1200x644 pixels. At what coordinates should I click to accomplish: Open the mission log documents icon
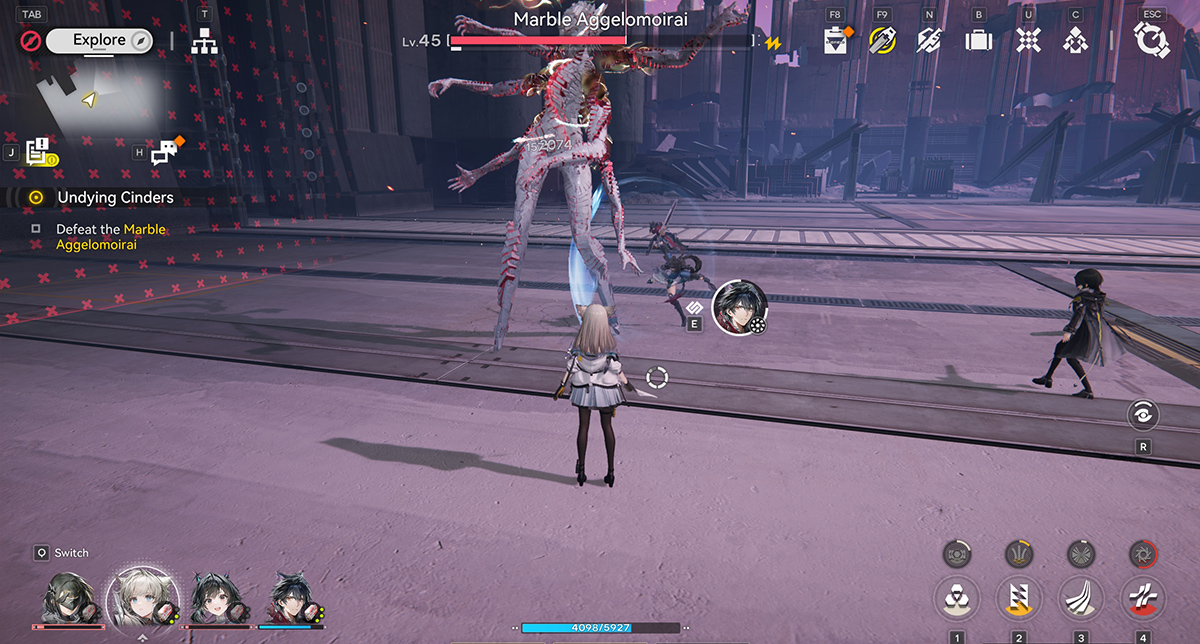click(x=40, y=152)
